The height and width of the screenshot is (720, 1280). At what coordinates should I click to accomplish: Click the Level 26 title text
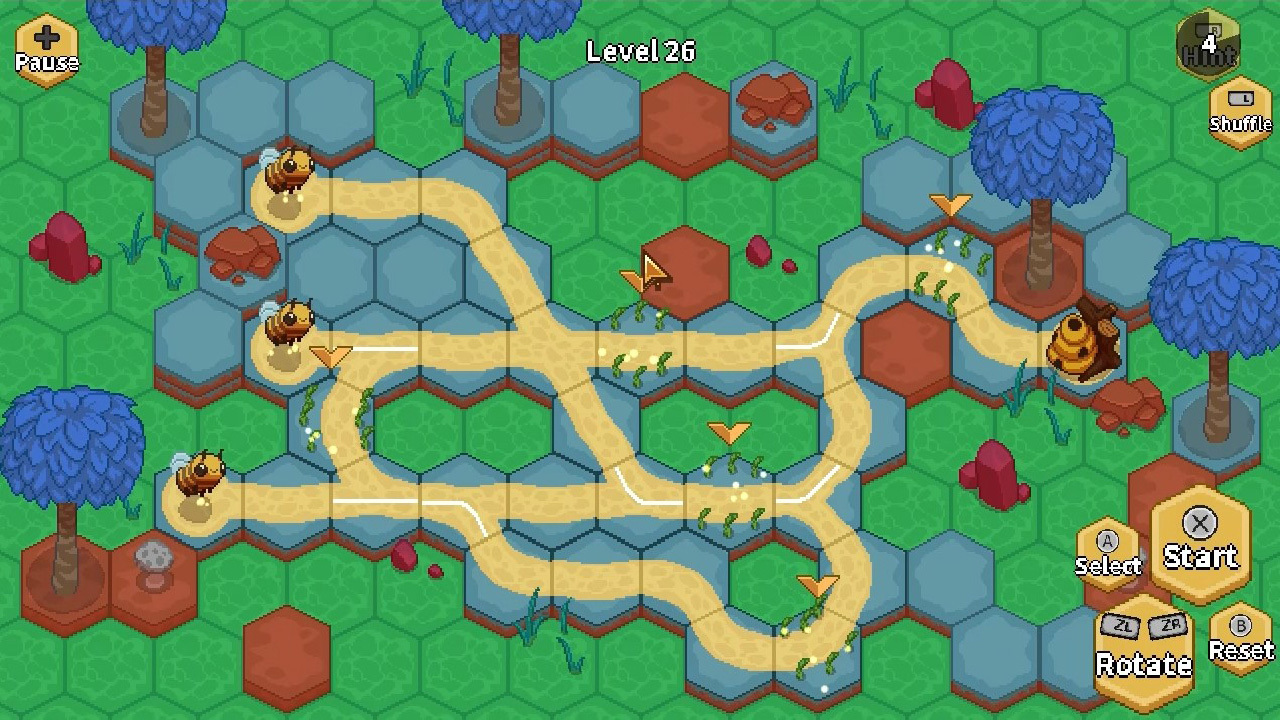(640, 51)
